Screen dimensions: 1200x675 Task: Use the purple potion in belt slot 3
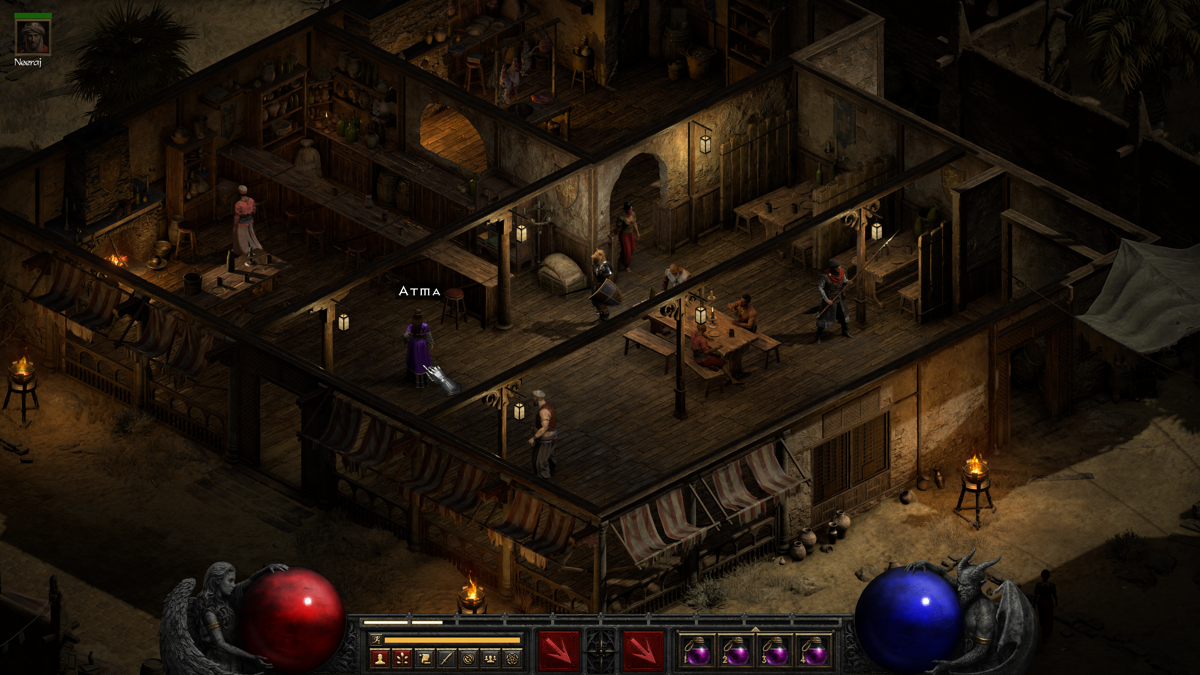pos(775,651)
